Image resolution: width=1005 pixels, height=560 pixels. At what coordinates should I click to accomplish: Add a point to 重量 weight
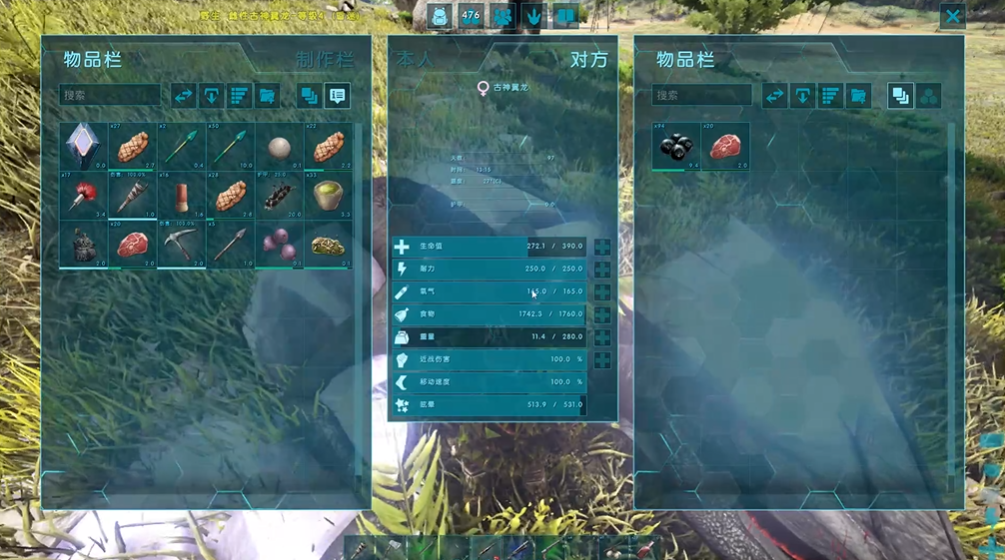click(602, 338)
